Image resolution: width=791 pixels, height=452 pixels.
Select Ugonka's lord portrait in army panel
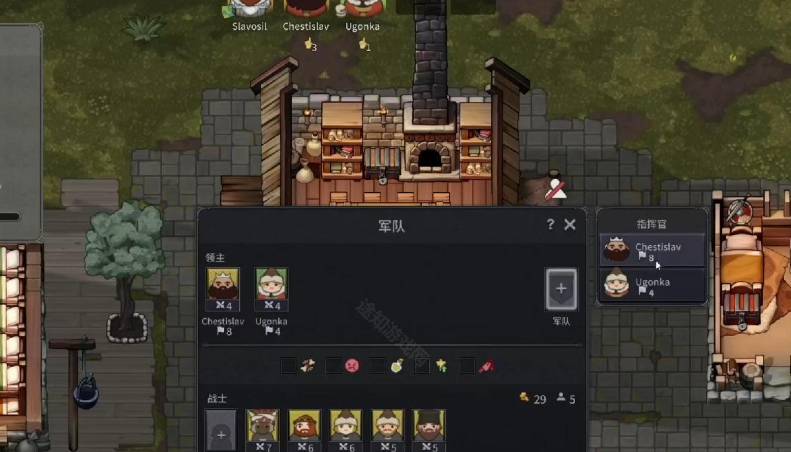coord(271,290)
